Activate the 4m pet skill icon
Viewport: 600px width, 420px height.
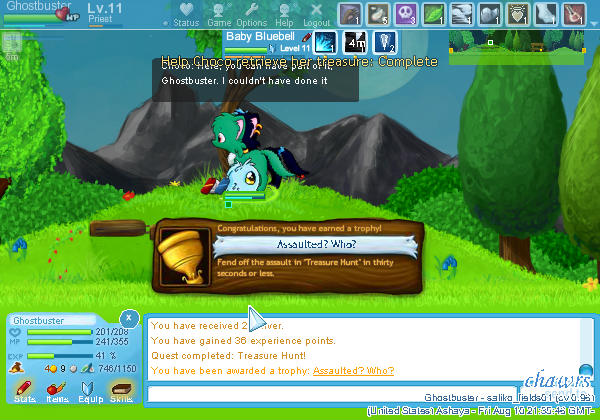coord(356,43)
